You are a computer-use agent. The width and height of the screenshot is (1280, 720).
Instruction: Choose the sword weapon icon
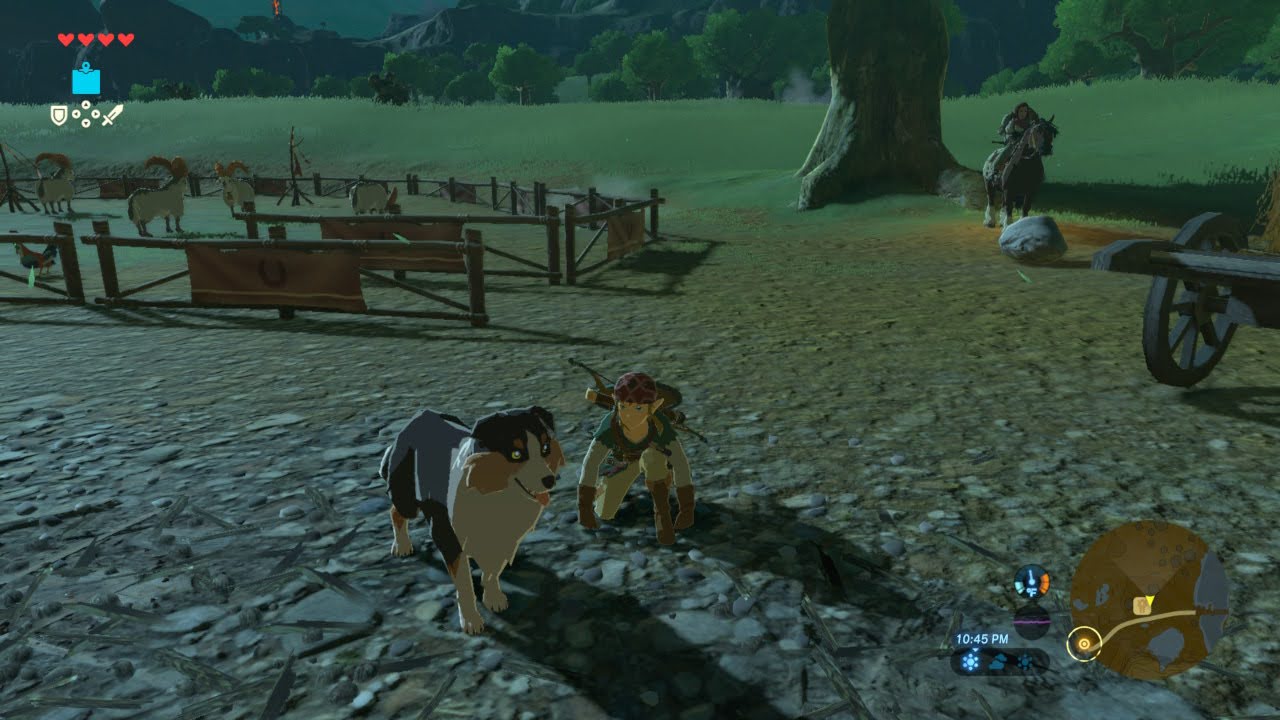click(x=112, y=114)
